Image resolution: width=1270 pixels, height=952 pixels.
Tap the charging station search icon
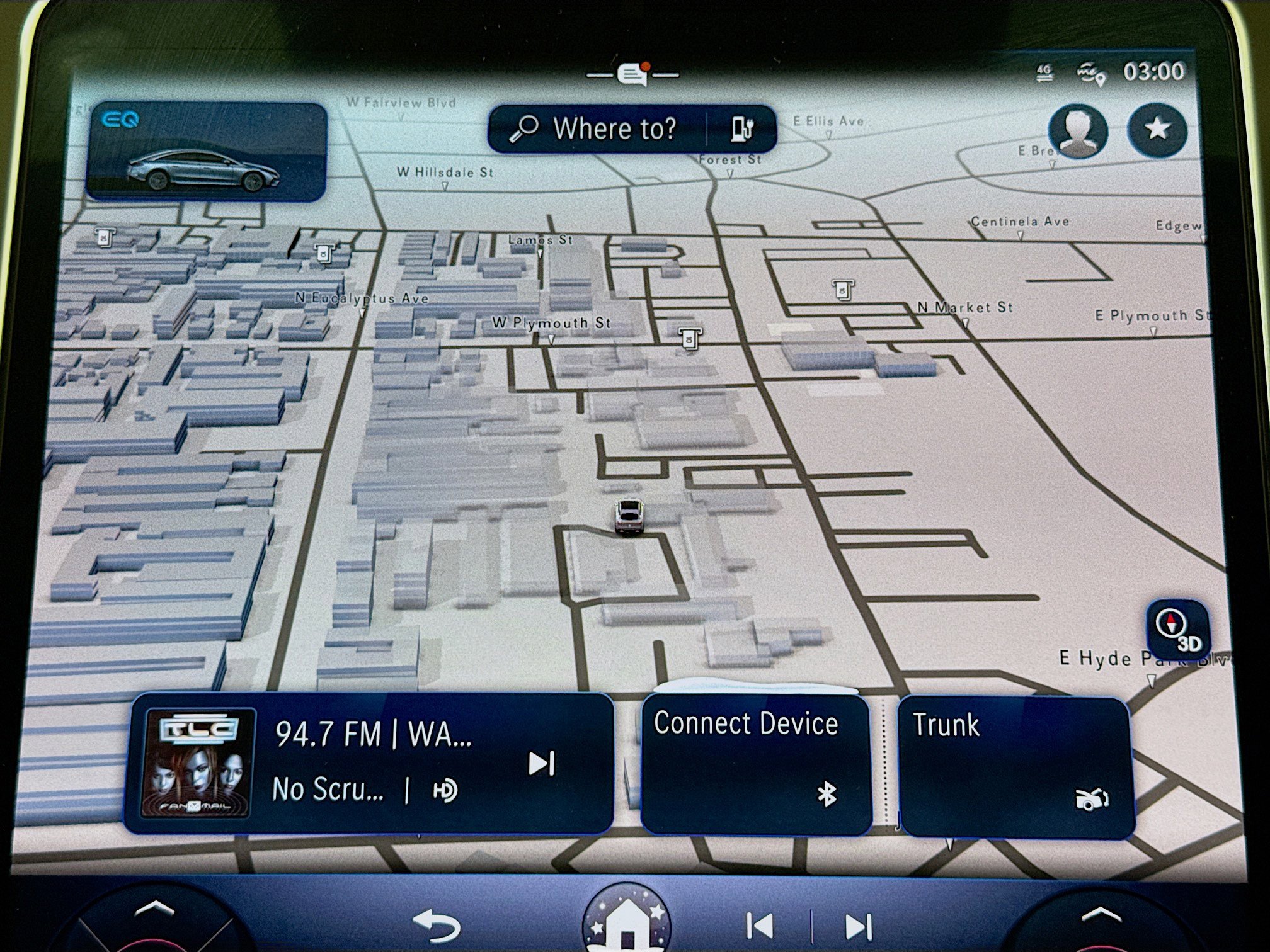click(742, 129)
